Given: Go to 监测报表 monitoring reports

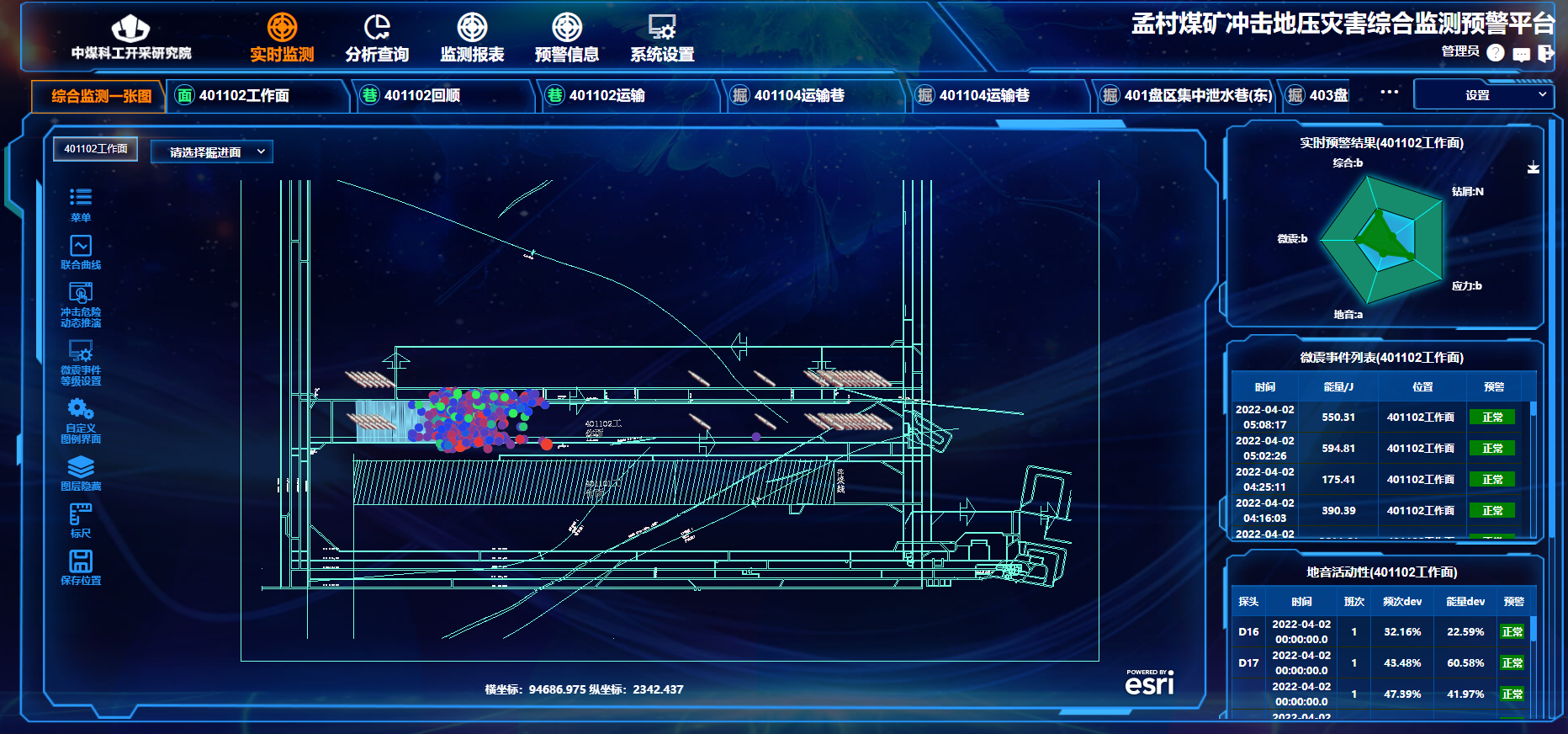Looking at the screenshot, I should pyautogui.click(x=472, y=38).
